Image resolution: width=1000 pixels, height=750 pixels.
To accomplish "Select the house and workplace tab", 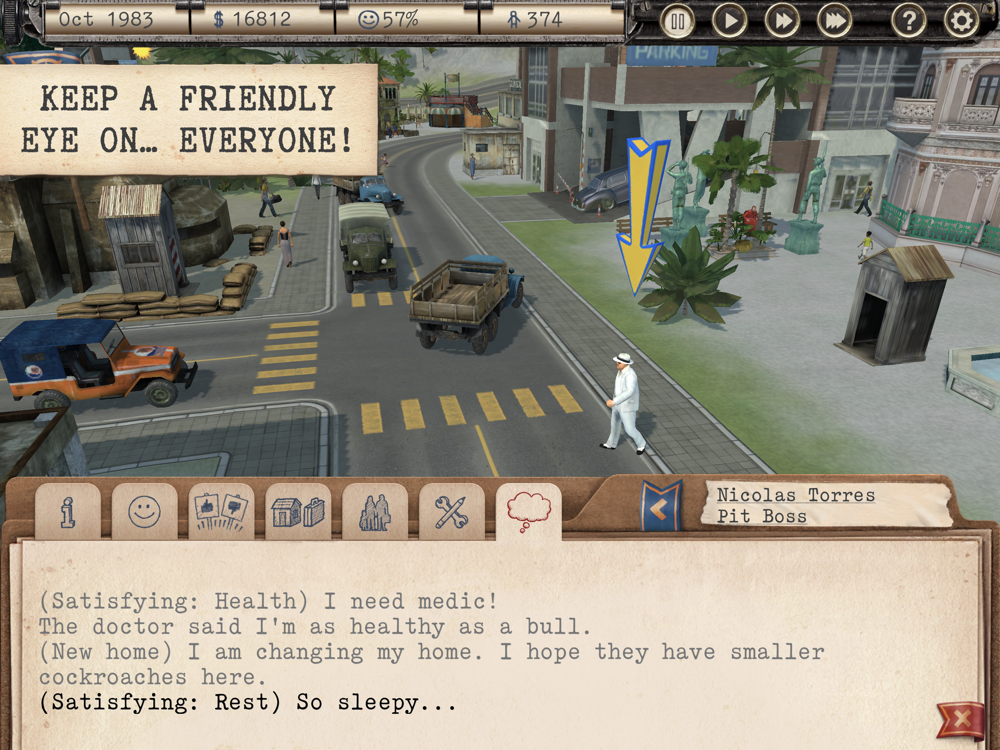I will 298,513.
